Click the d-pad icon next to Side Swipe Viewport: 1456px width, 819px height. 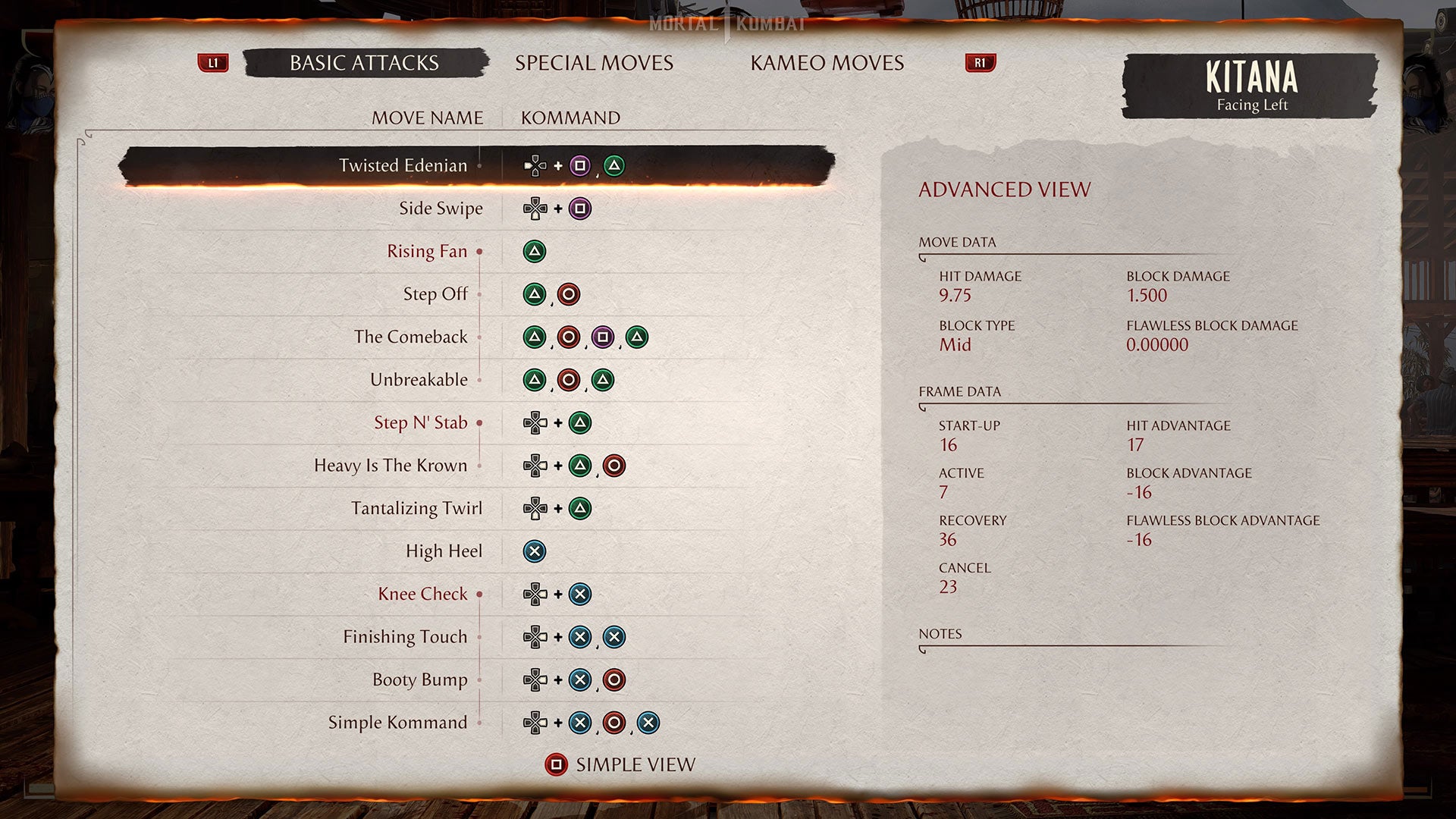535,208
